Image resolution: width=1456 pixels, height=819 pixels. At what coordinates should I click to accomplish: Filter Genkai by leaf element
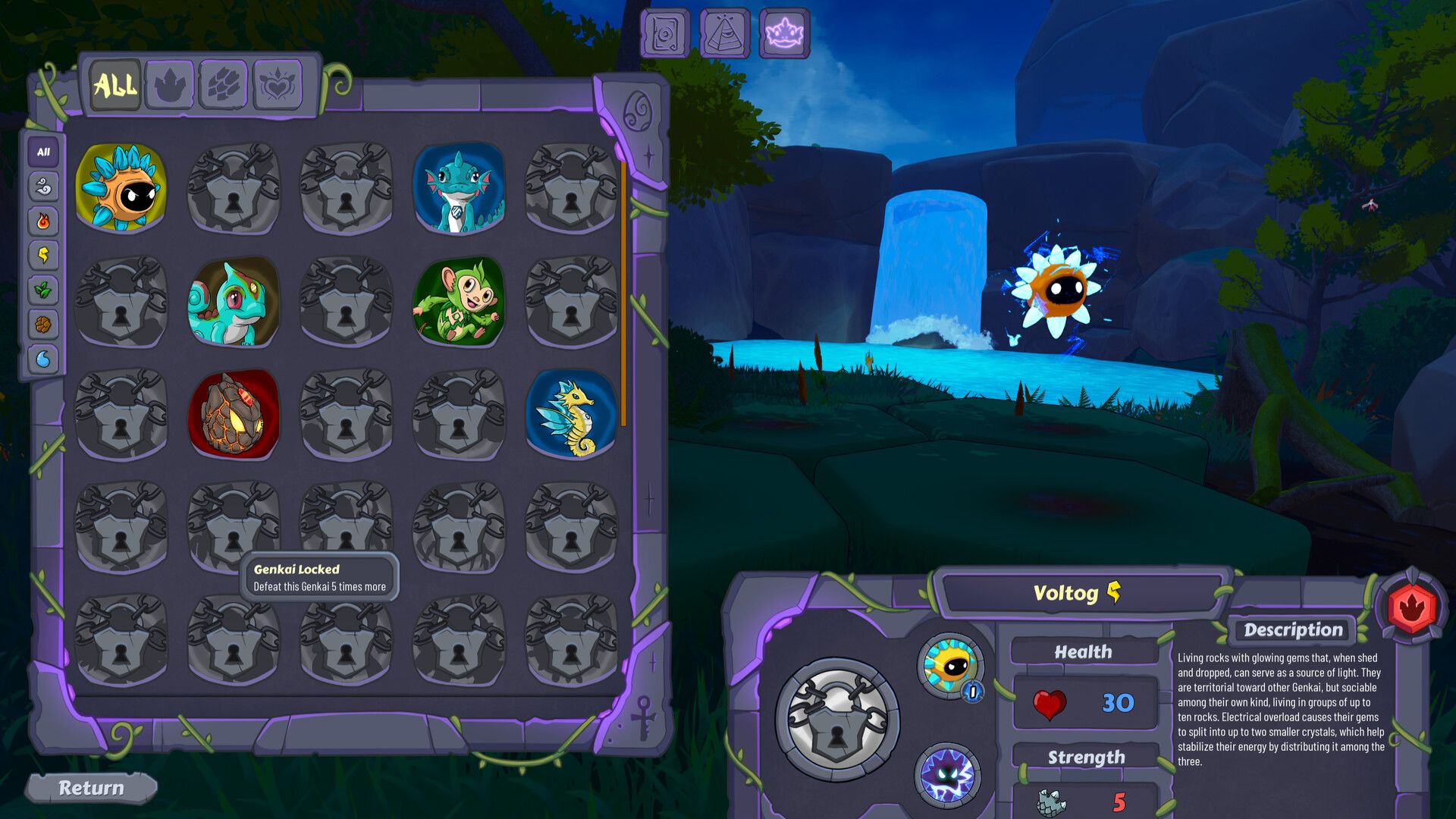[x=43, y=290]
